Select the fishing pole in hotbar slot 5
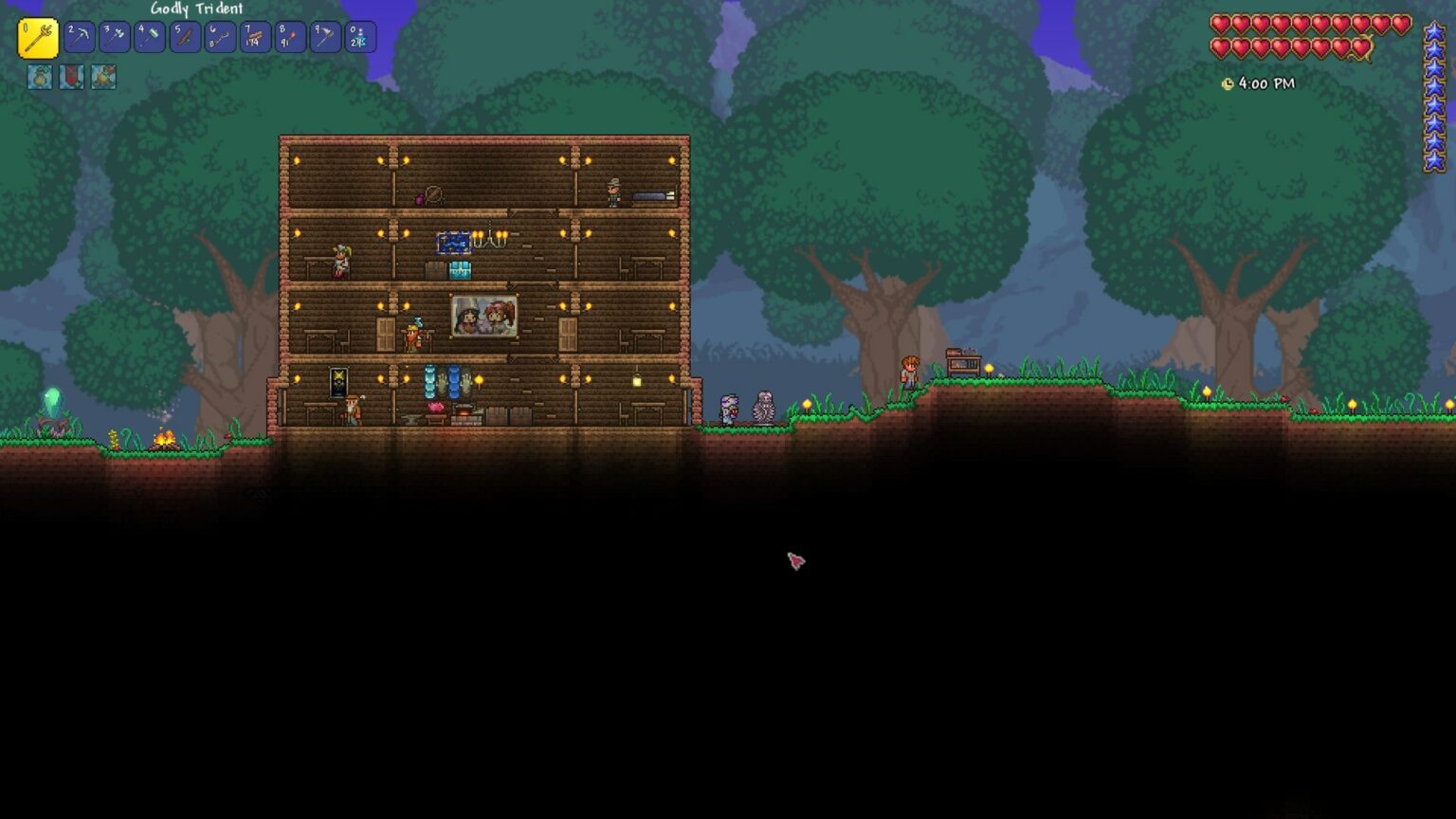This screenshot has width=1456, height=819. tap(183, 37)
